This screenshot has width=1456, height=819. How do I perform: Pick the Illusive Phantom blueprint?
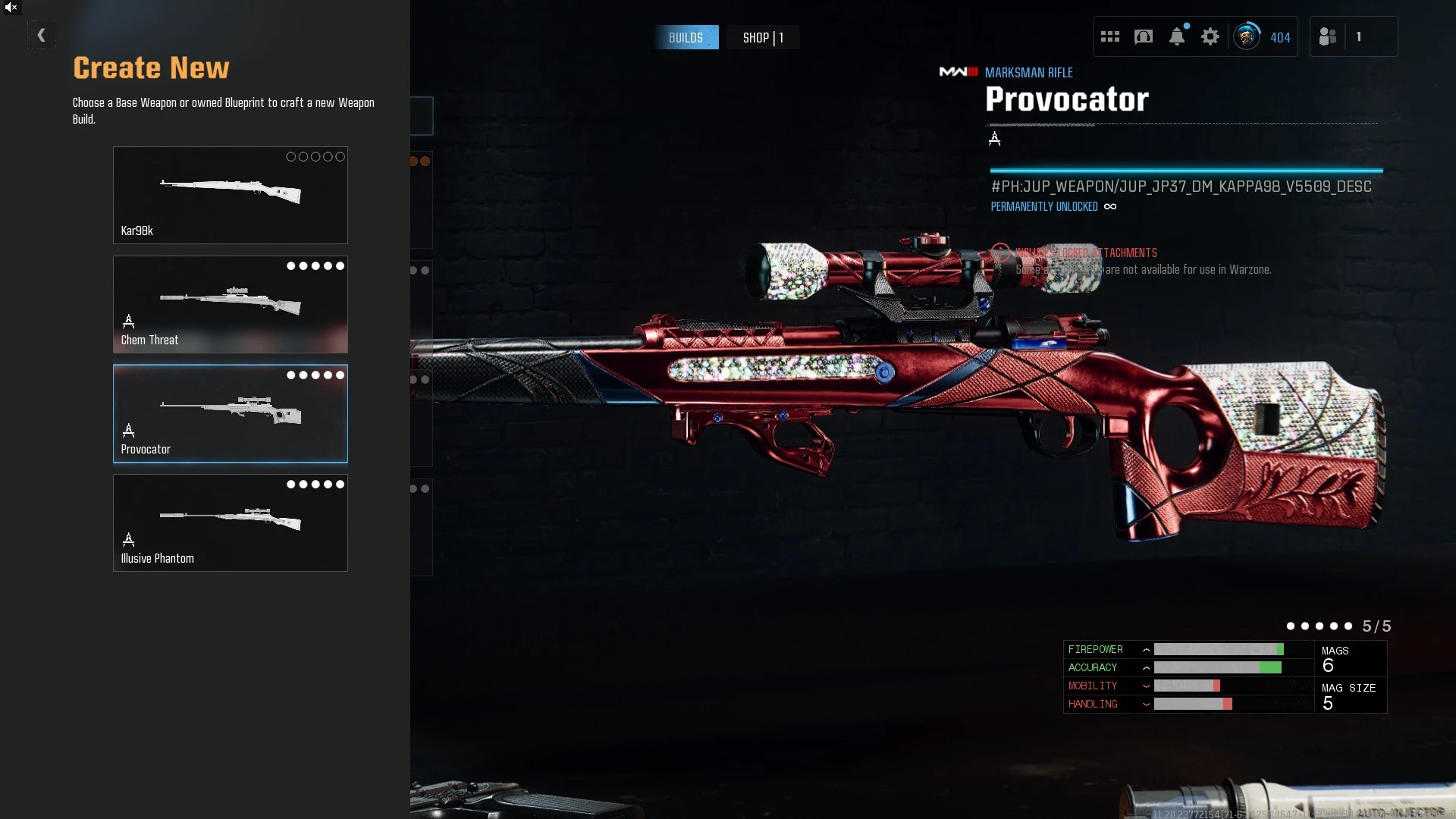[x=230, y=522]
